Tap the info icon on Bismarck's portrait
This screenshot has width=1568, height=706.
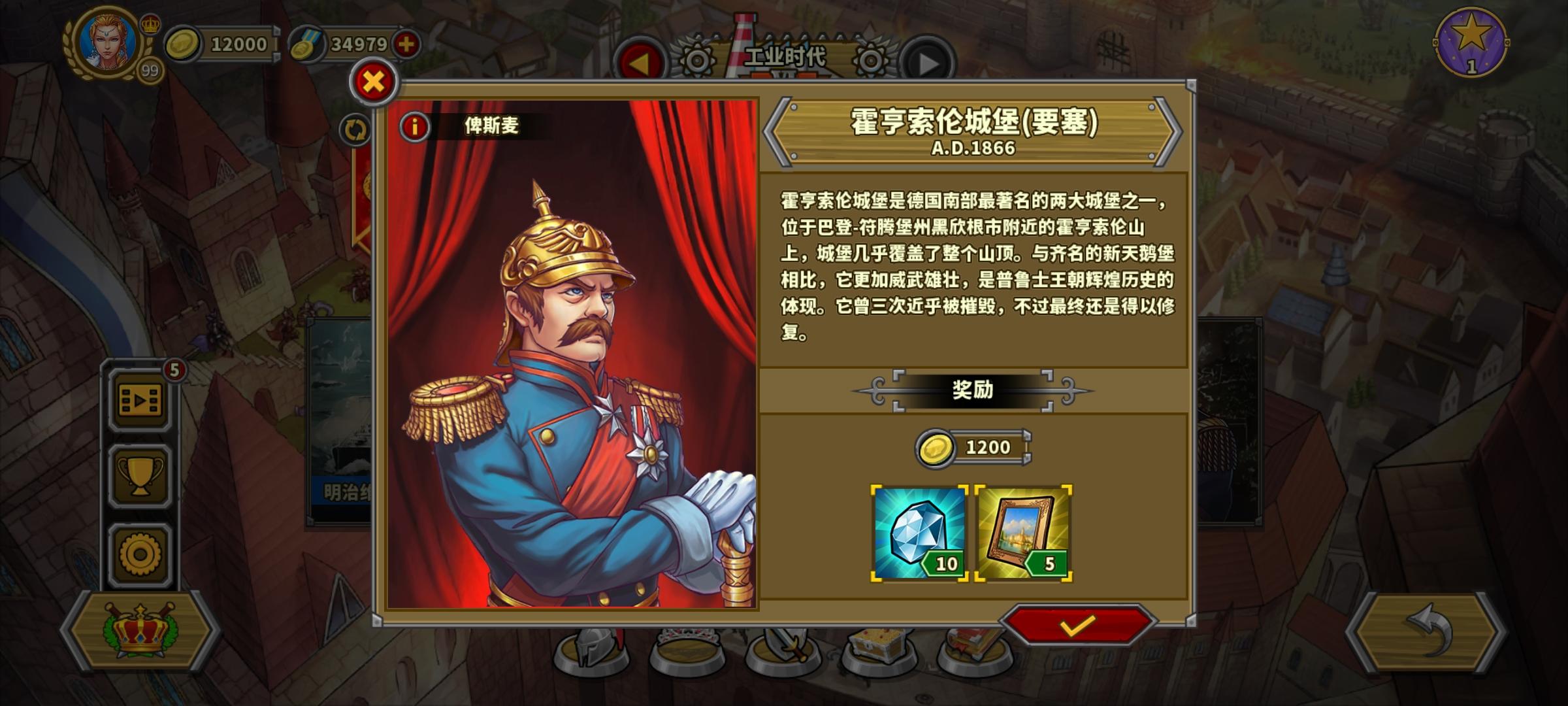pyautogui.click(x=416, y=125)
